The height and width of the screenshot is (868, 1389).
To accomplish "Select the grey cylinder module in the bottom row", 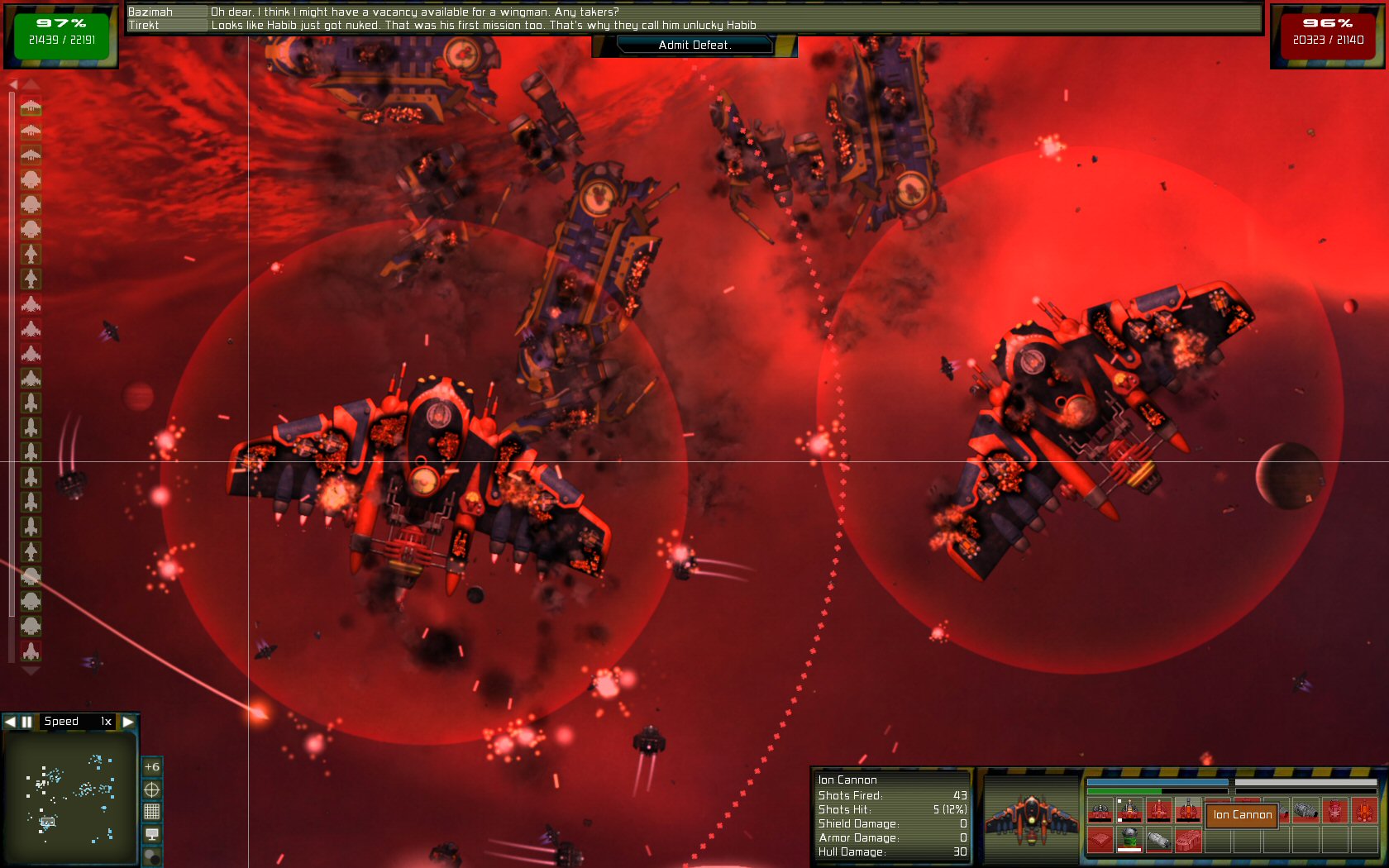I will (1158, 840).
